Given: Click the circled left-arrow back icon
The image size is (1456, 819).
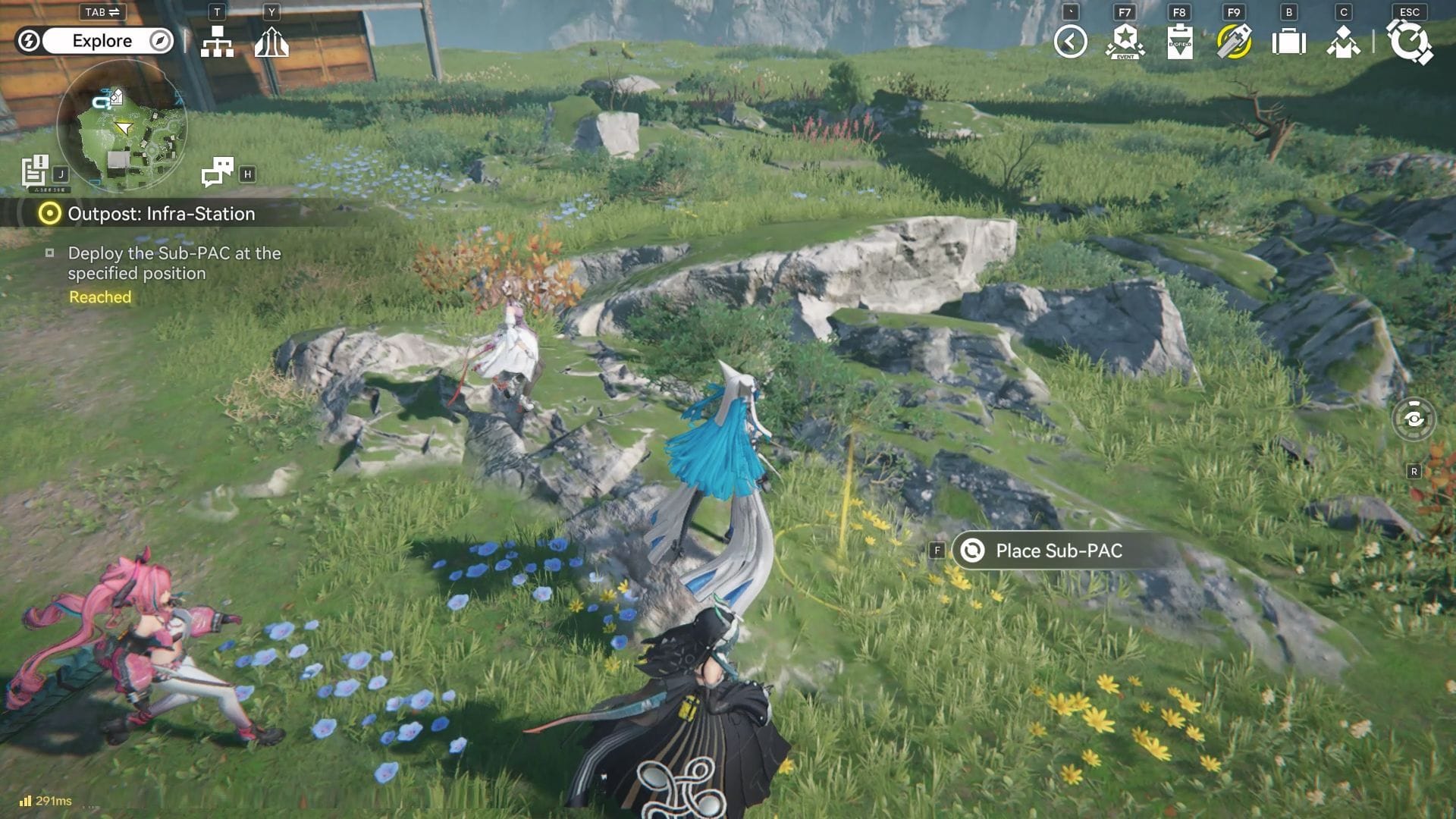Looking at the screenshot, I should pyautogui.click(x=1070, y=42).
